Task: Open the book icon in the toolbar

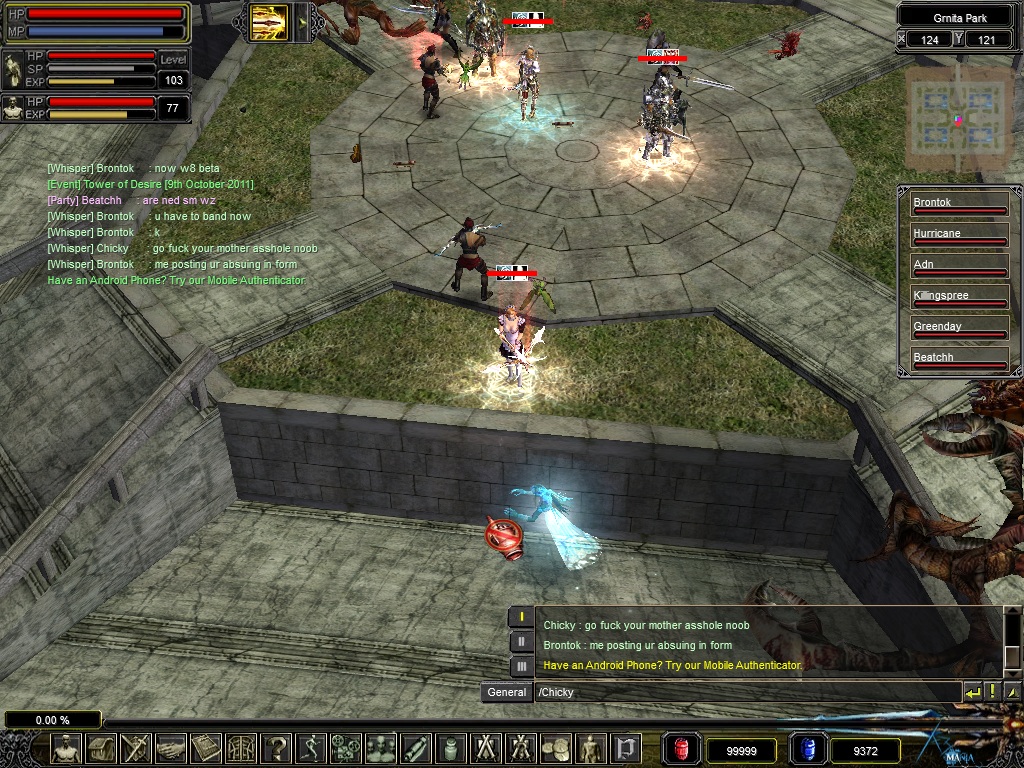Action: point(205,748)
